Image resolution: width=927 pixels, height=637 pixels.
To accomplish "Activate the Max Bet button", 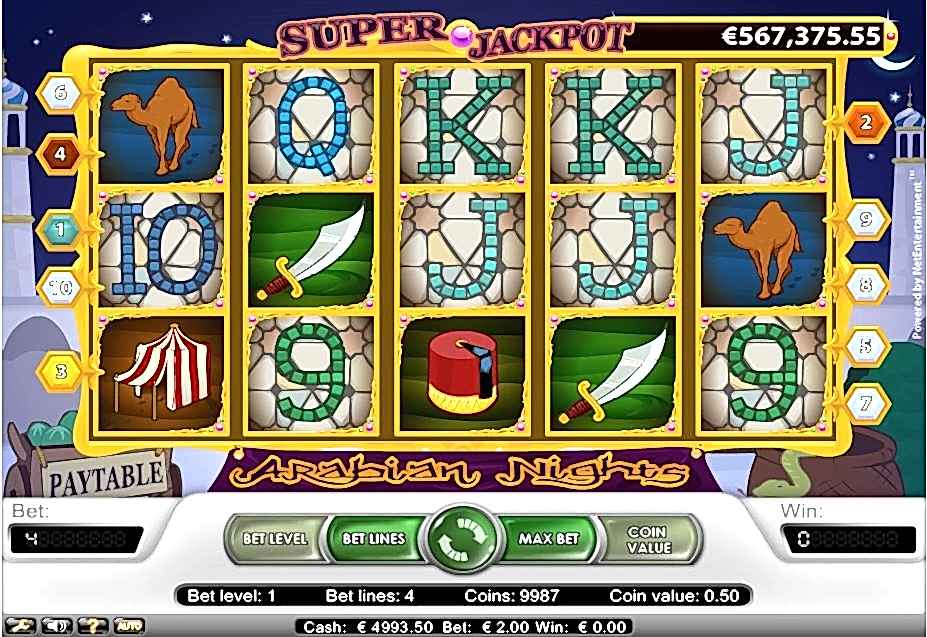I will 549,538.
